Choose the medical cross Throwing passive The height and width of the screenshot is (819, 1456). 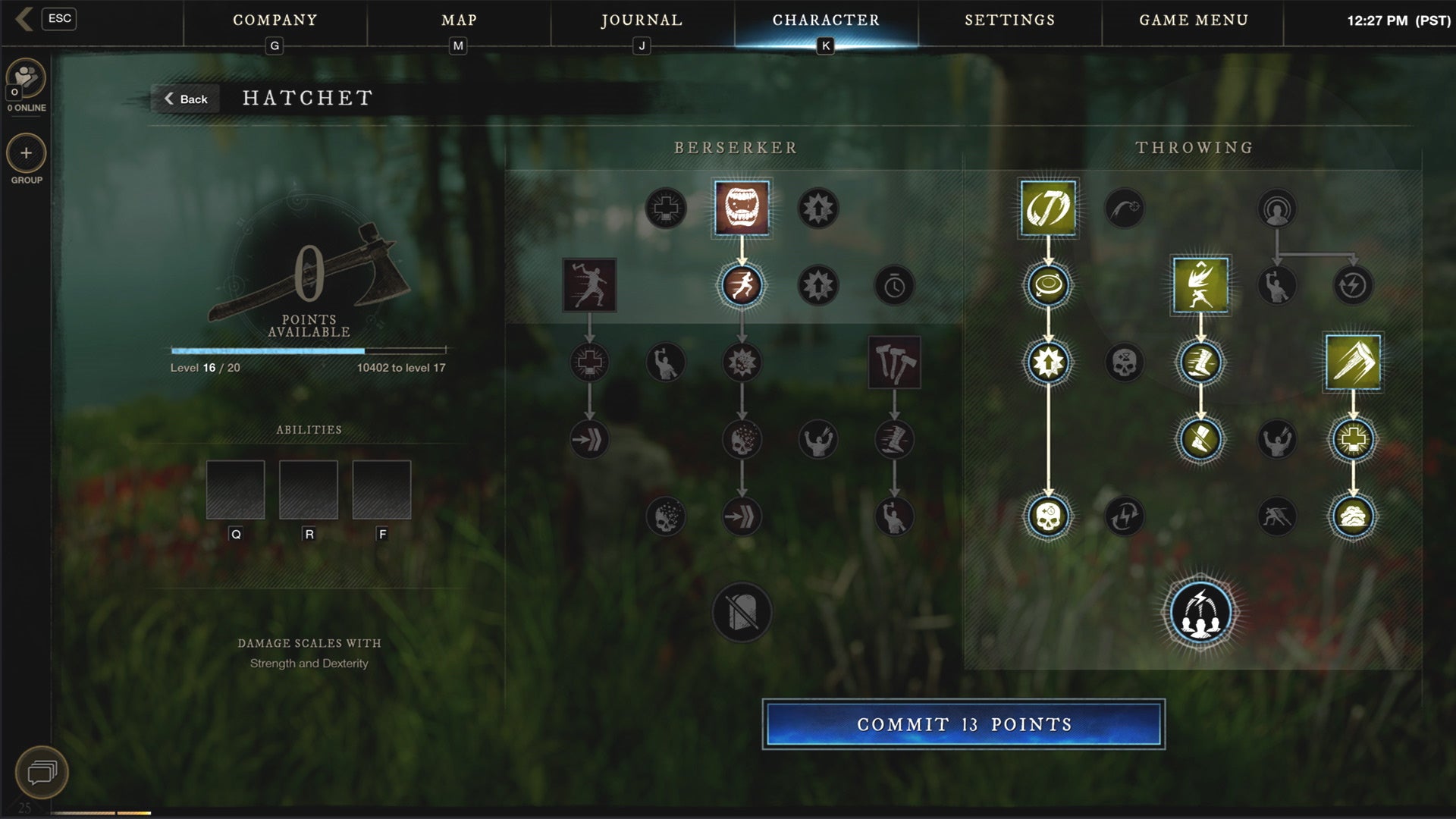[1354, 439]
